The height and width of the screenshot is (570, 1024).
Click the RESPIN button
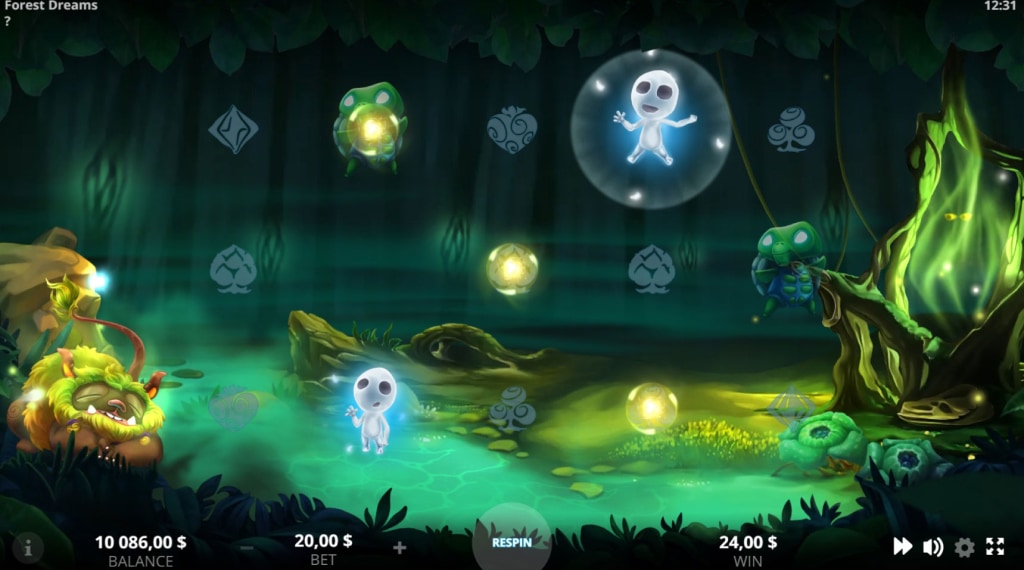click(x=511, y=543)
